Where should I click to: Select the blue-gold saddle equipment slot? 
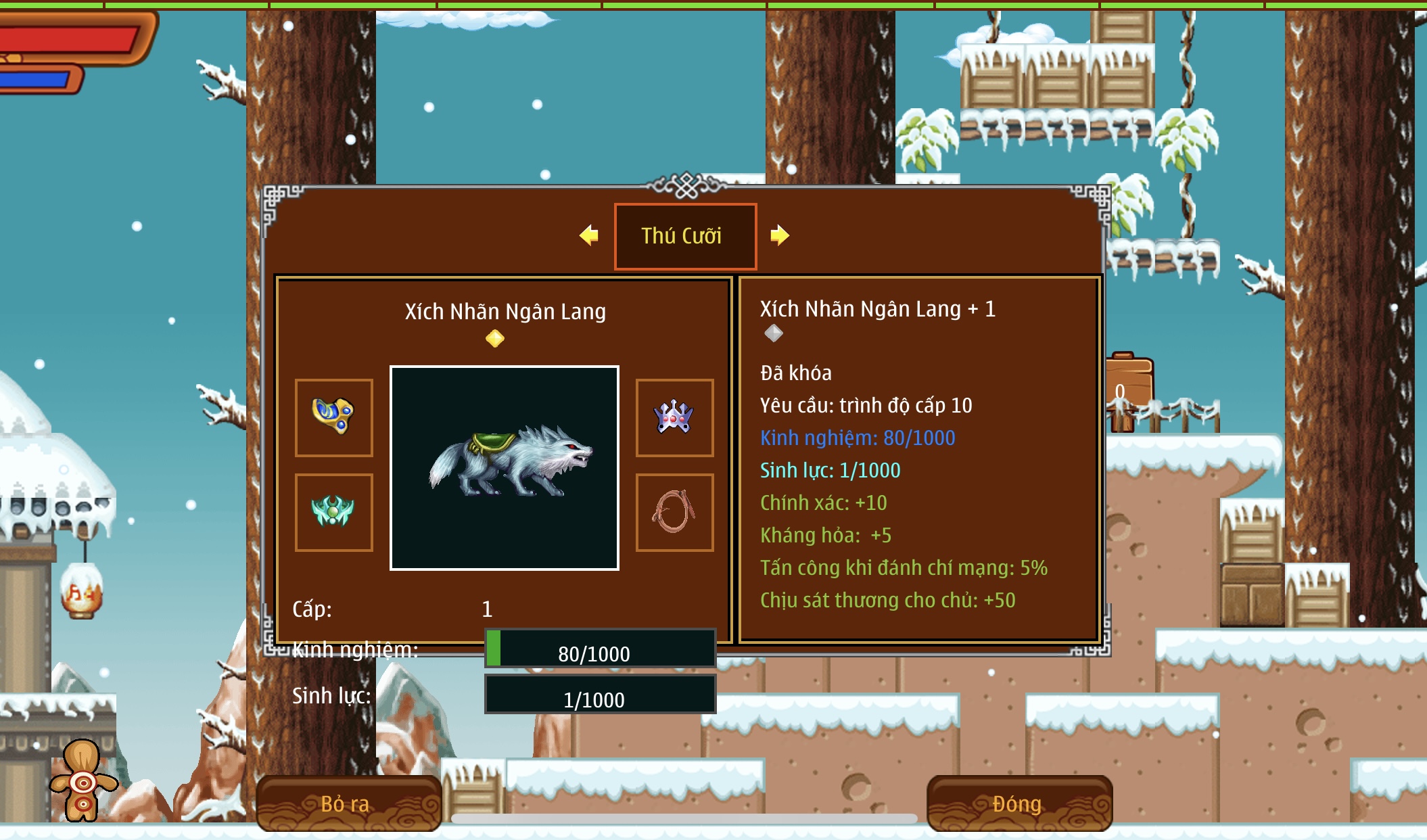(334, 417)
